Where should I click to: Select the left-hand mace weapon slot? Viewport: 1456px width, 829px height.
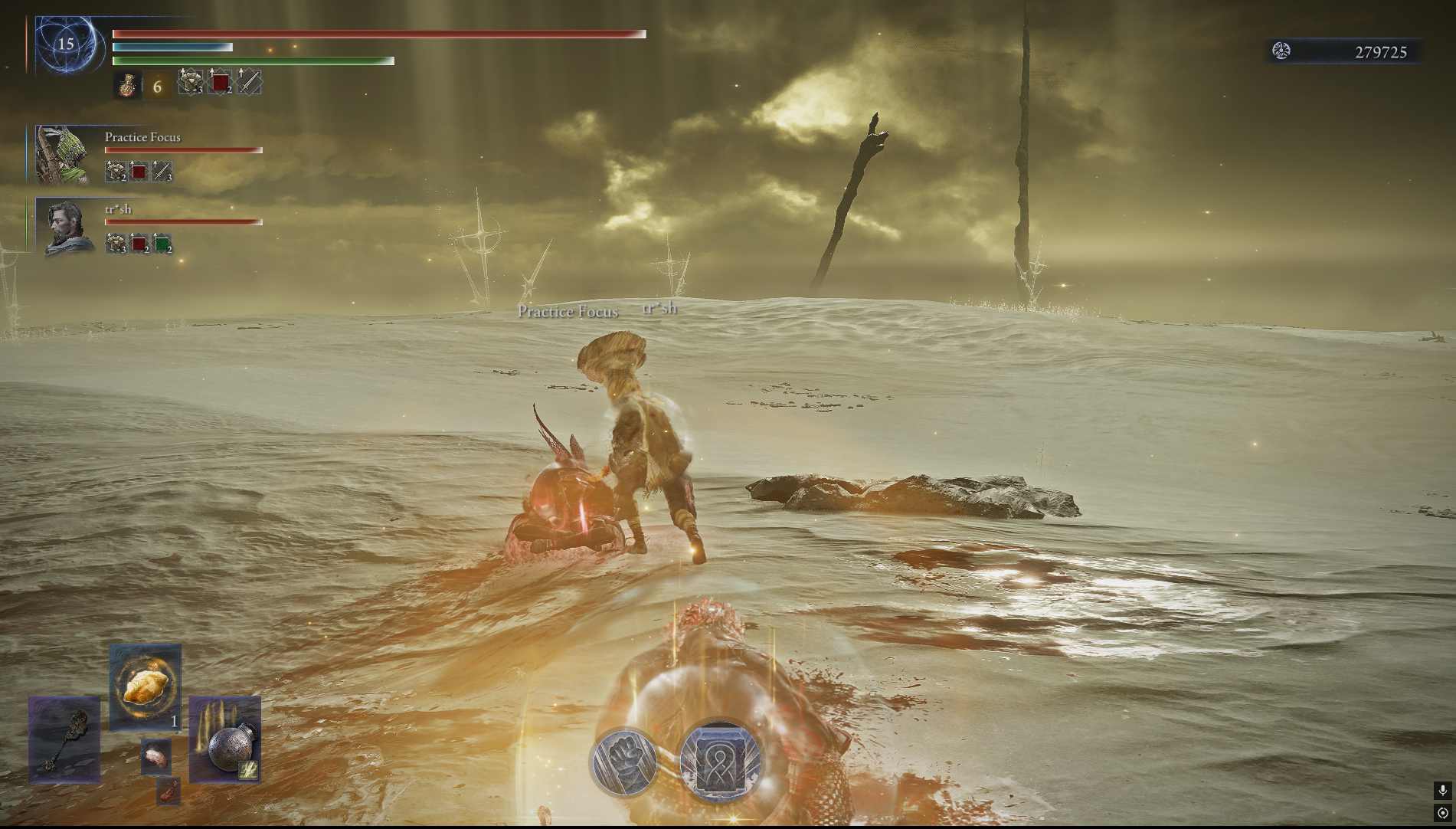64,740
